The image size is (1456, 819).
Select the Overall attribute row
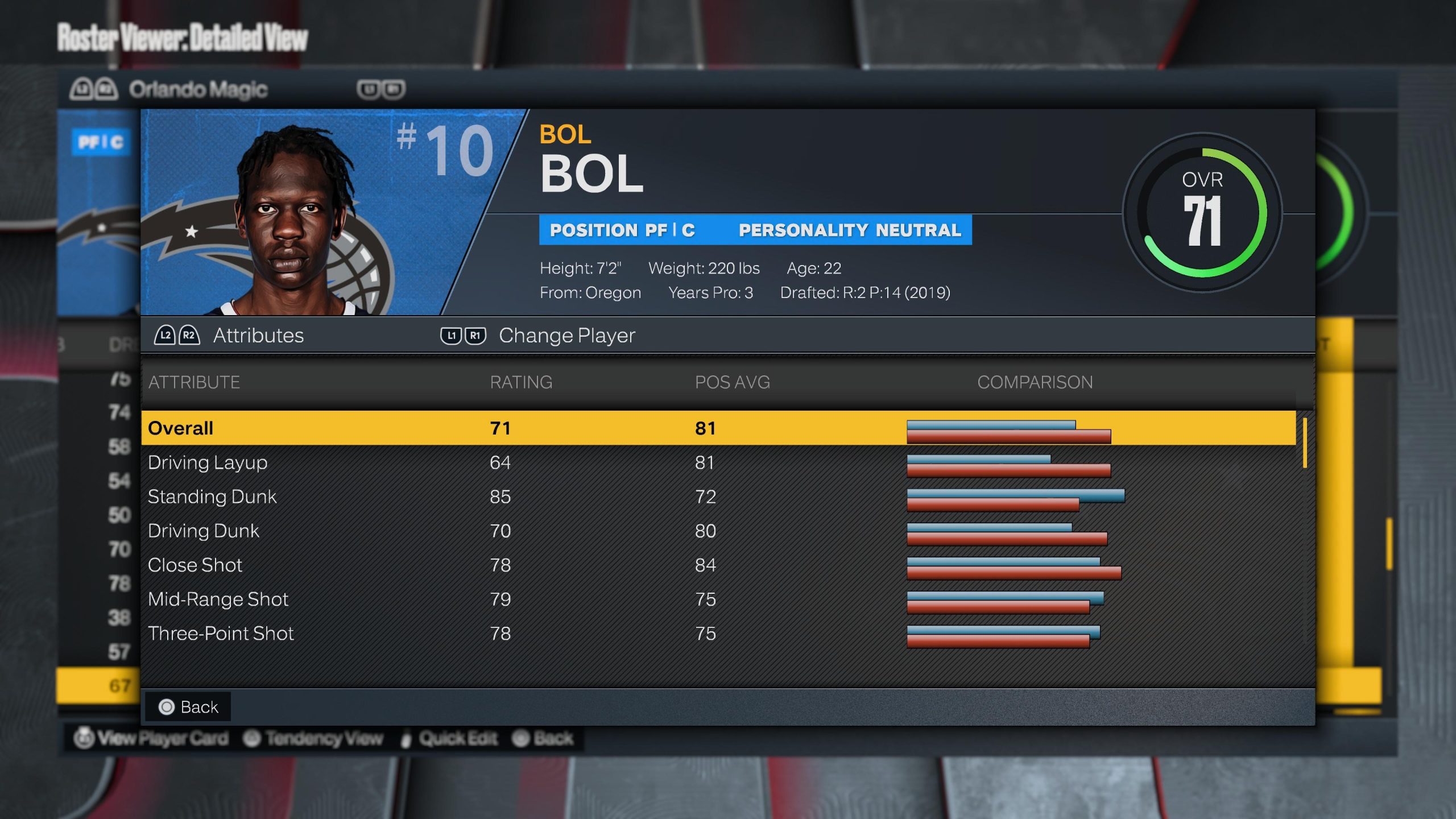click(718, 428)
